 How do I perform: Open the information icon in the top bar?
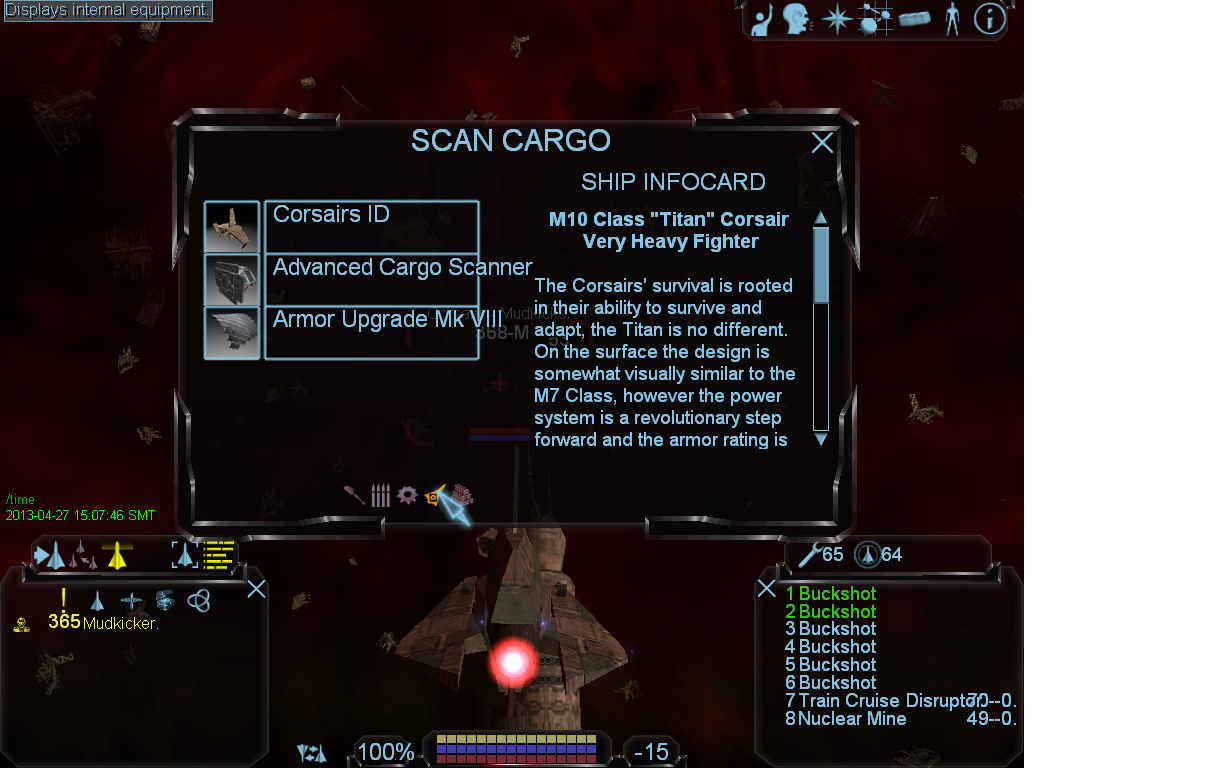989,19
